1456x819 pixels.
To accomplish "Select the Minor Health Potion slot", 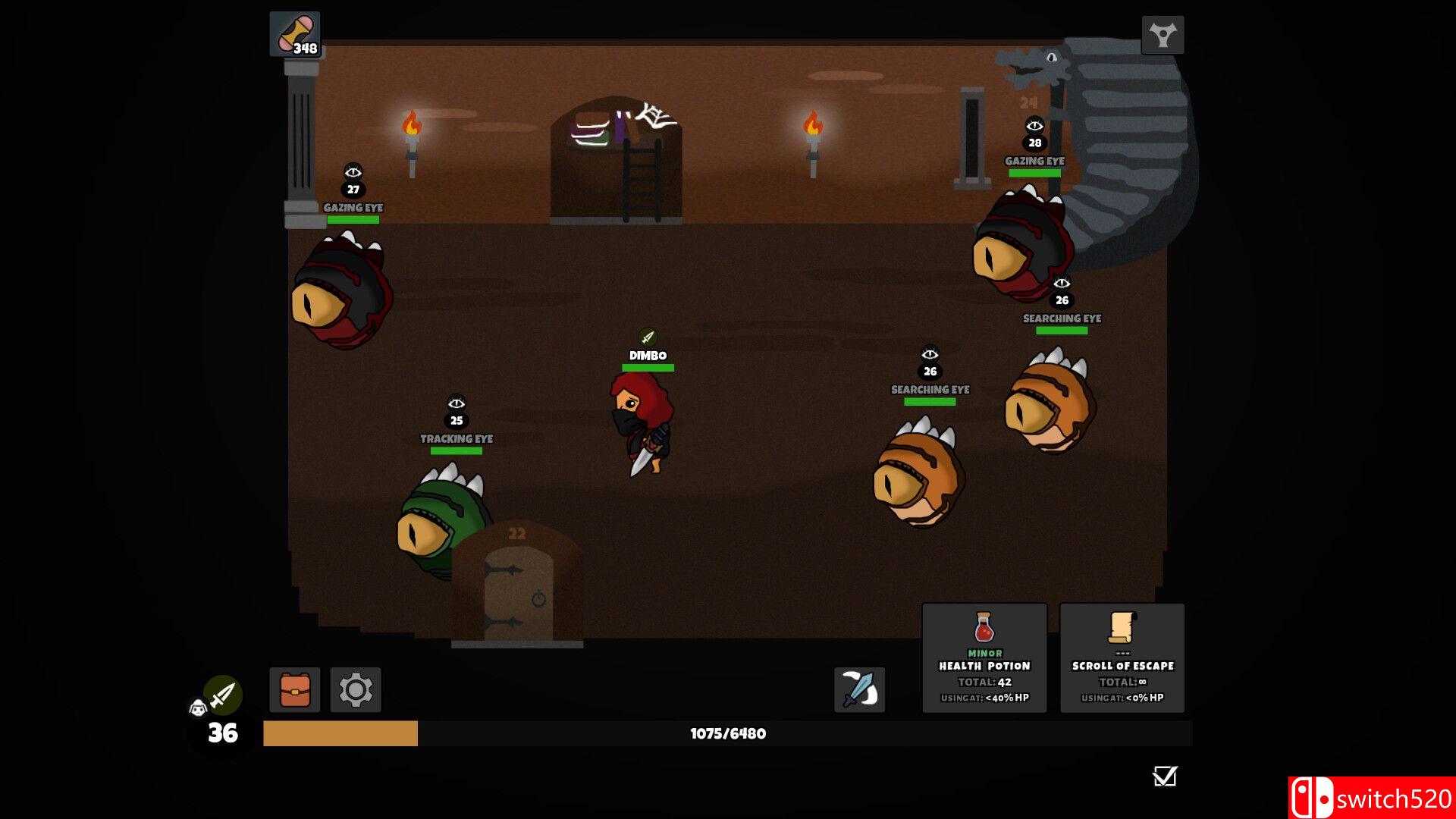I will point(984,658).
